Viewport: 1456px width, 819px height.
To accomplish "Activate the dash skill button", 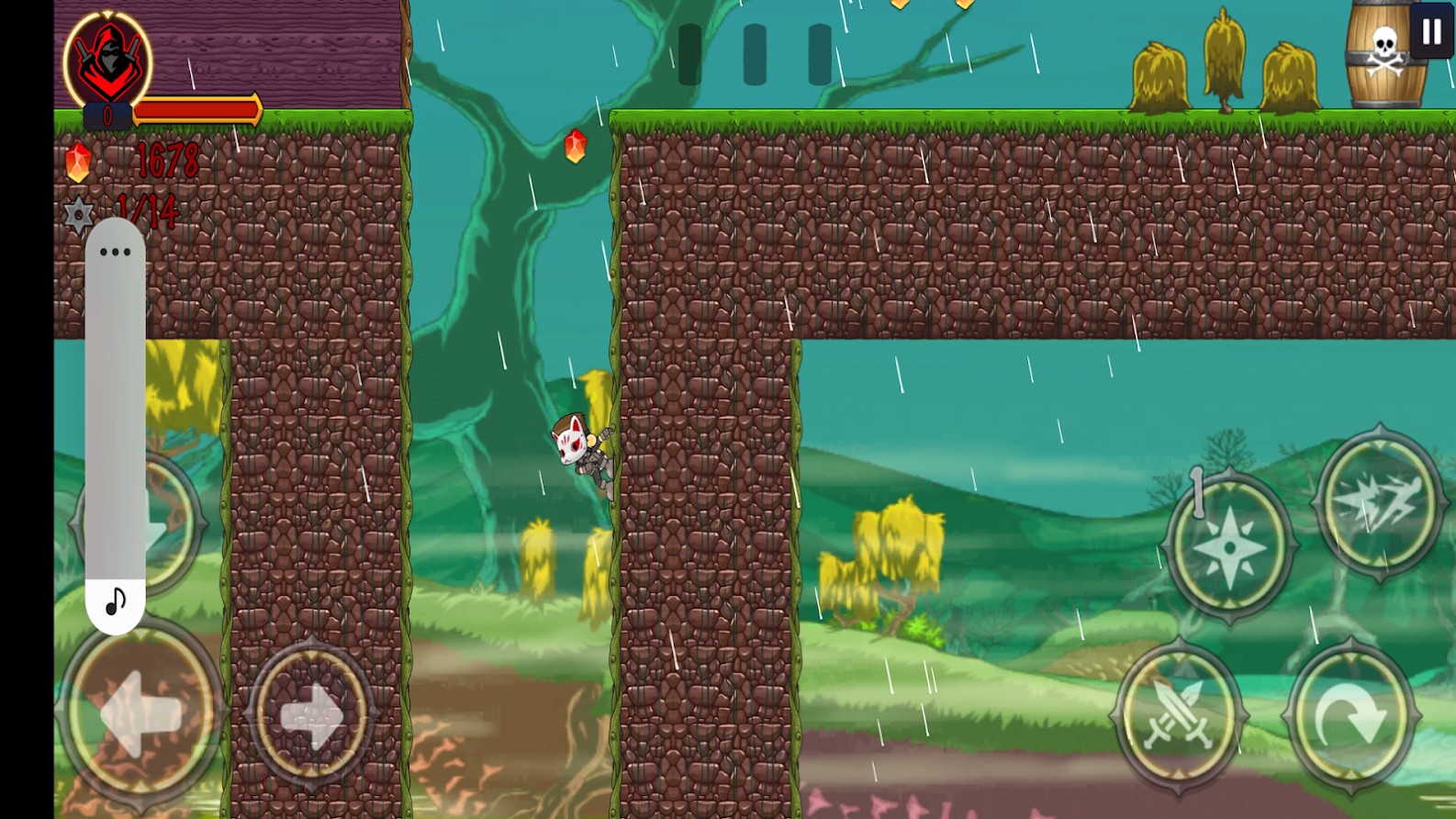I will point(1379,502).
